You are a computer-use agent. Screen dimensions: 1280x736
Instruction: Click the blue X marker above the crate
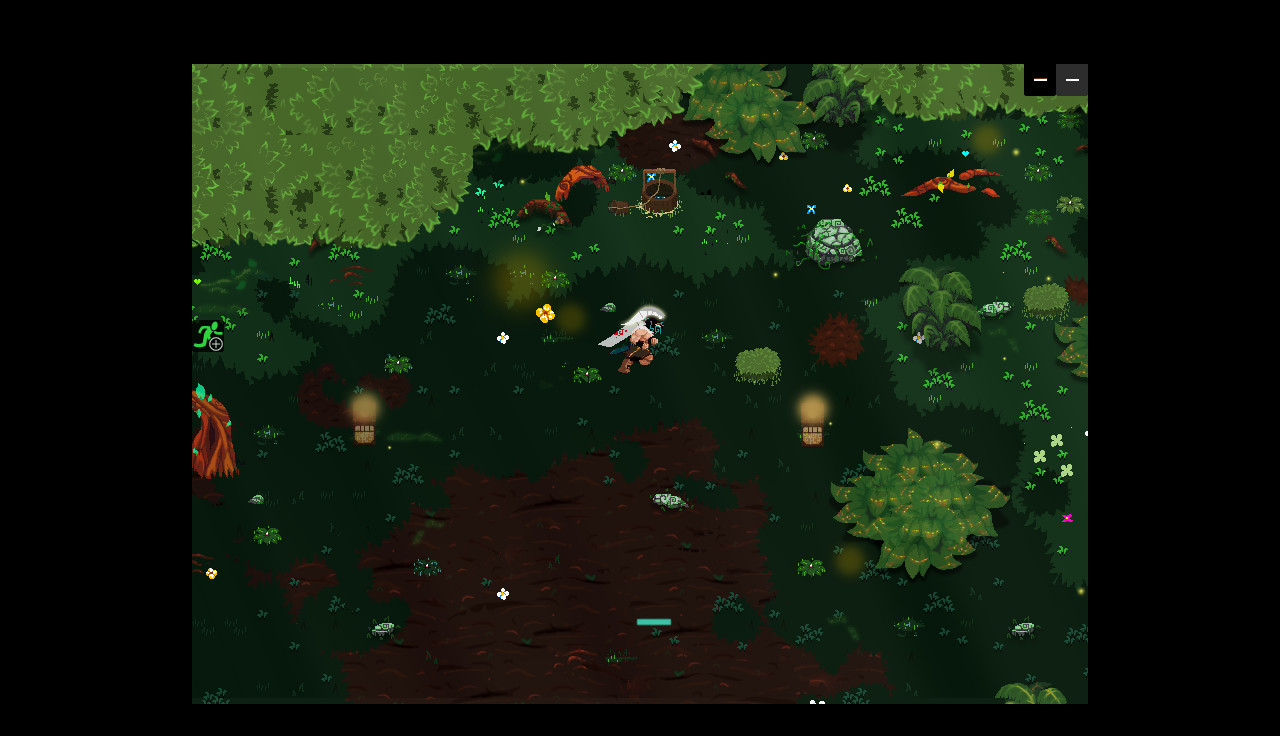coord(650,177)
